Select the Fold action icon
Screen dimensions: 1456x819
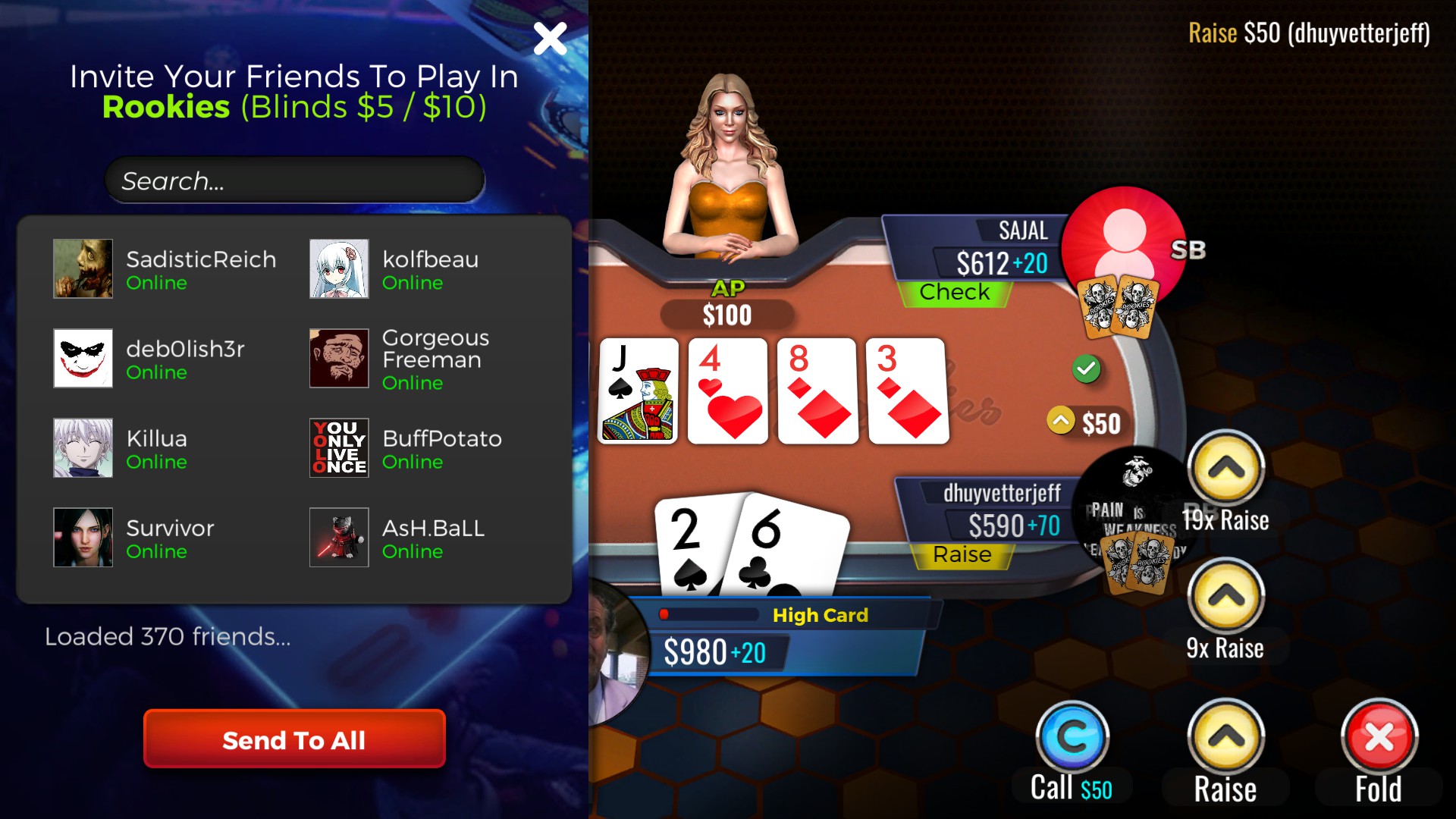click(x=1379, y=736)
